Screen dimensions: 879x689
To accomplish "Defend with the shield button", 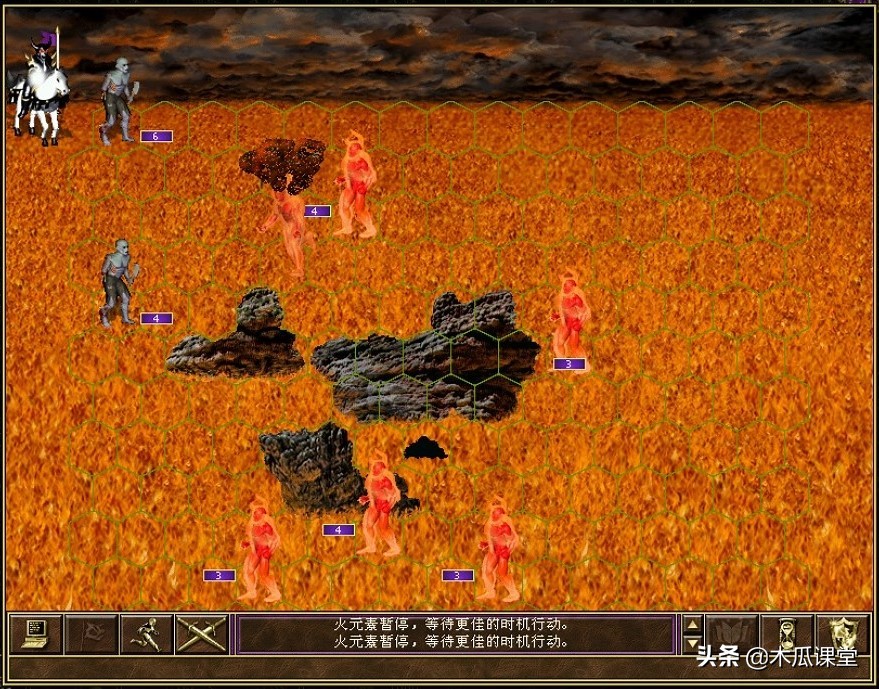I will tap(842, 633).
